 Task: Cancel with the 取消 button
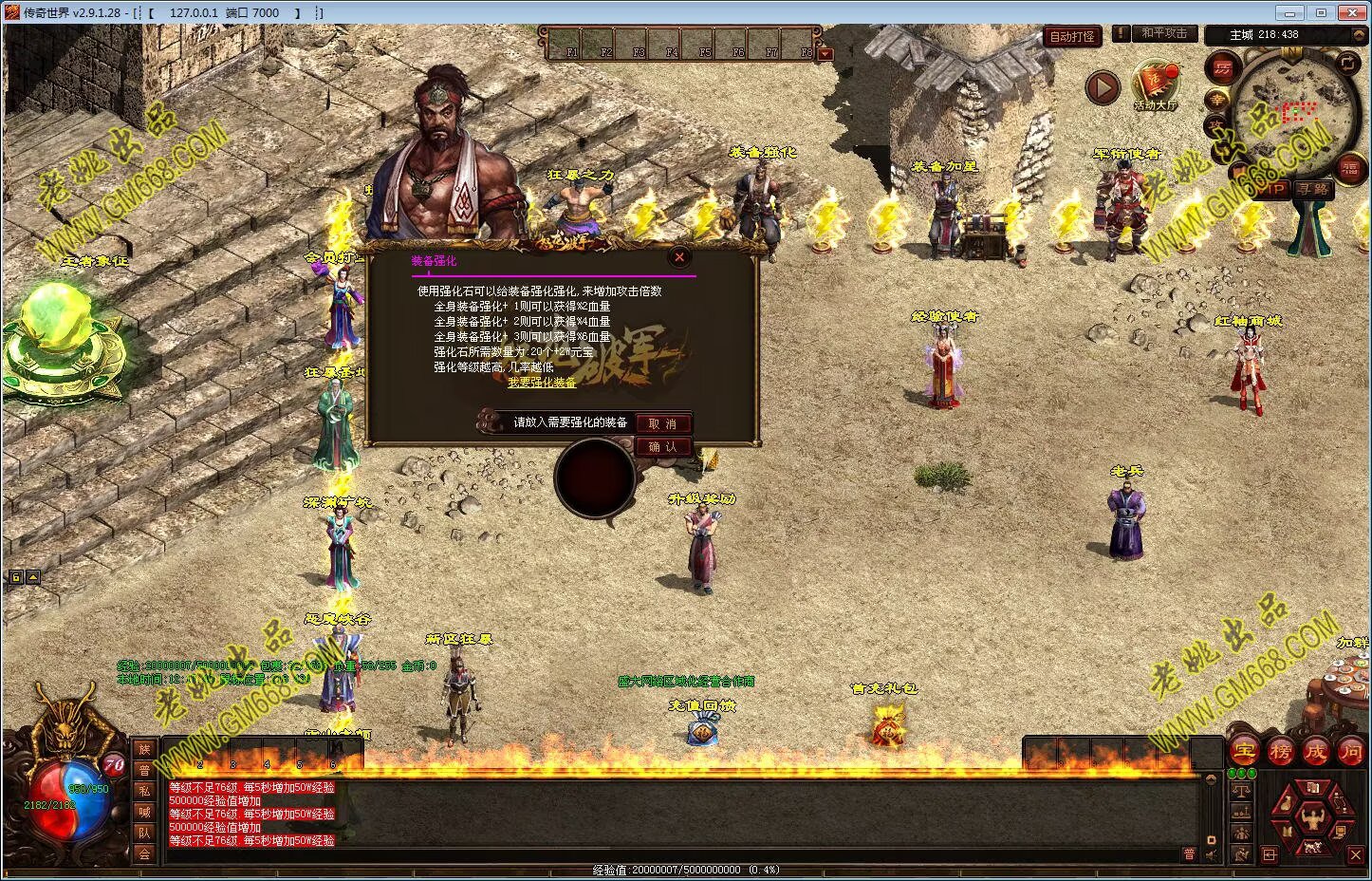[662, 423]
